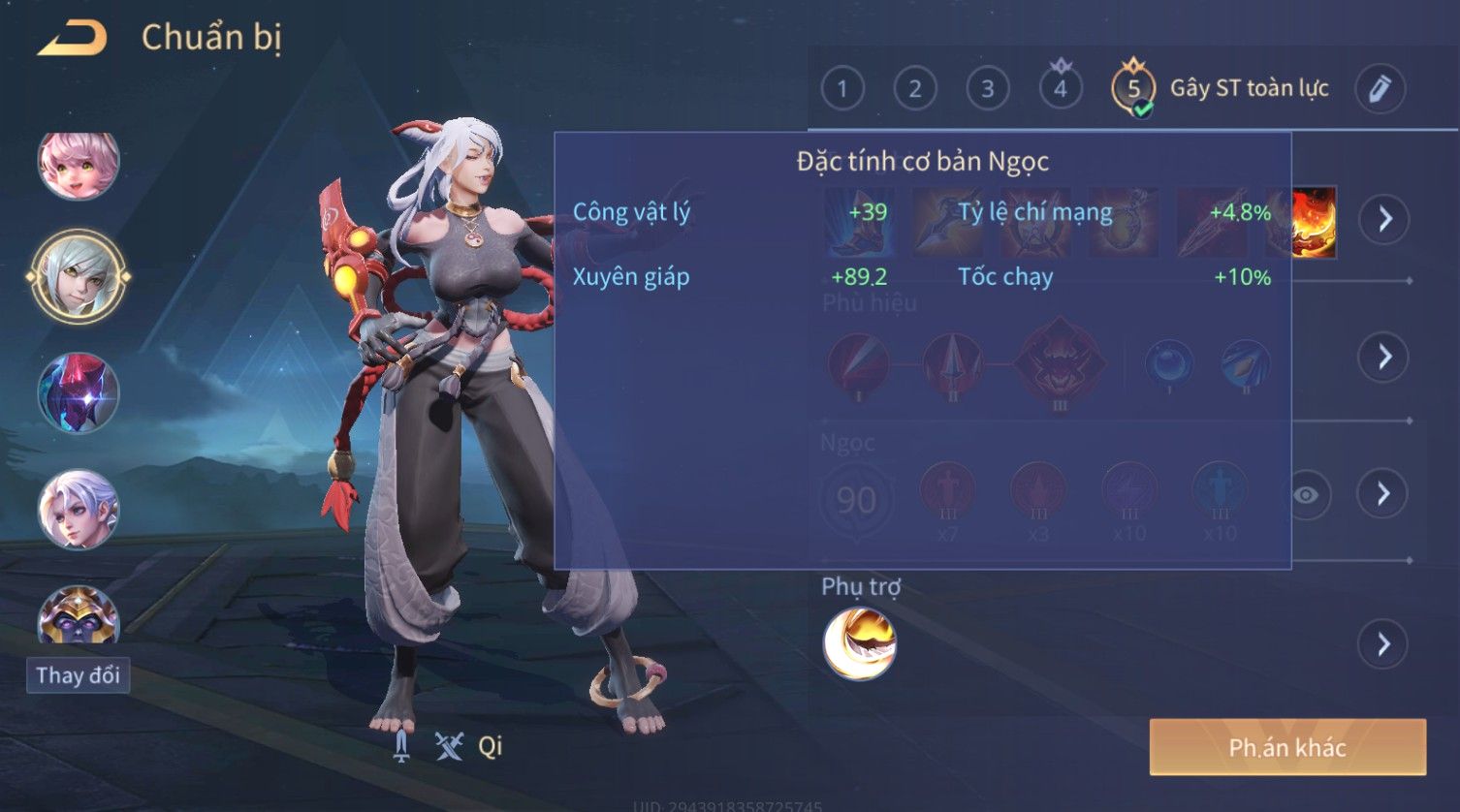This screenshot has height=812, width=1460.
Task: Switch to loadout preset 3
Action: (x=987, y=89)
